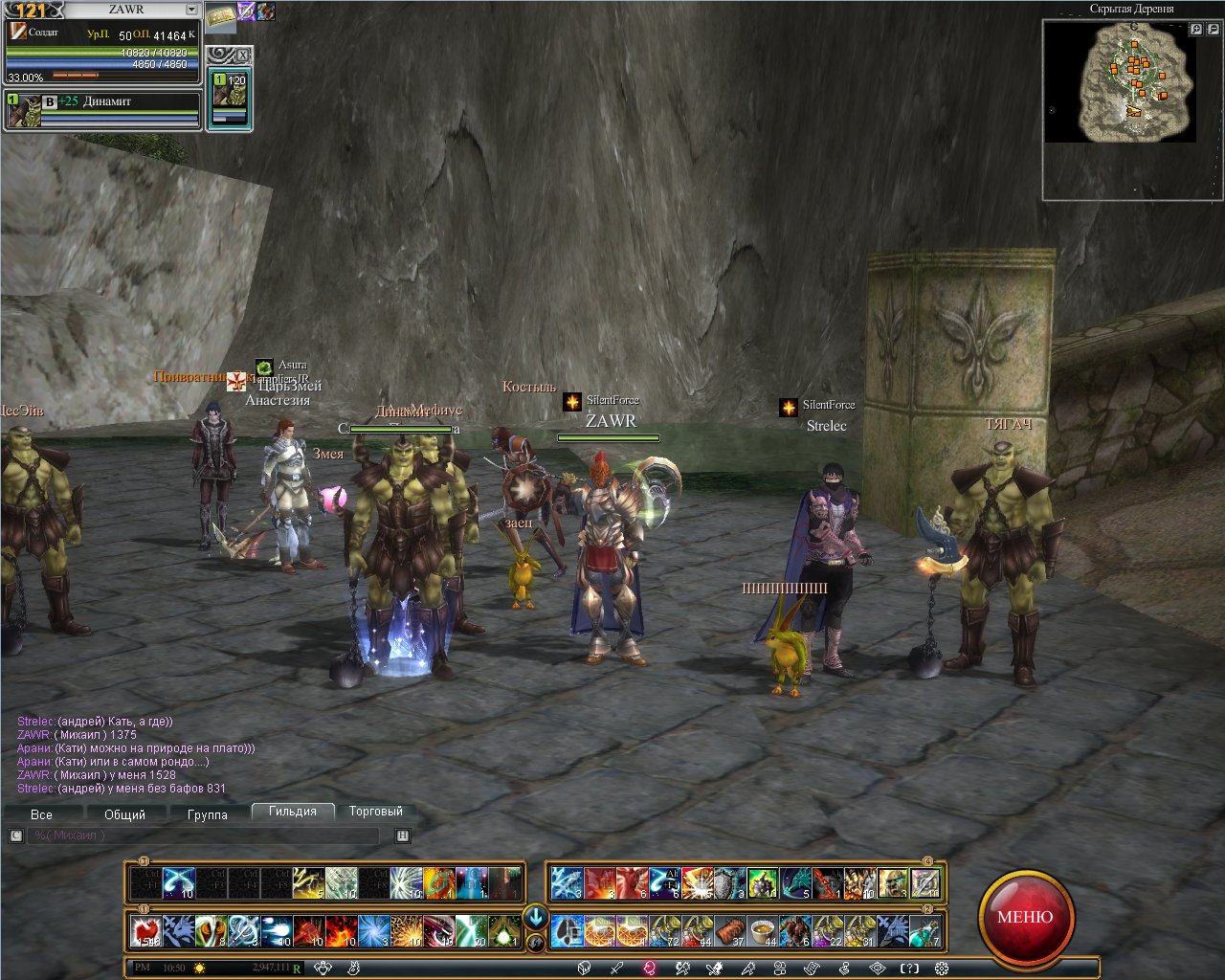Open help with the question mark icon
This screenshot has width=1225, height=980.
coord(909,968)
